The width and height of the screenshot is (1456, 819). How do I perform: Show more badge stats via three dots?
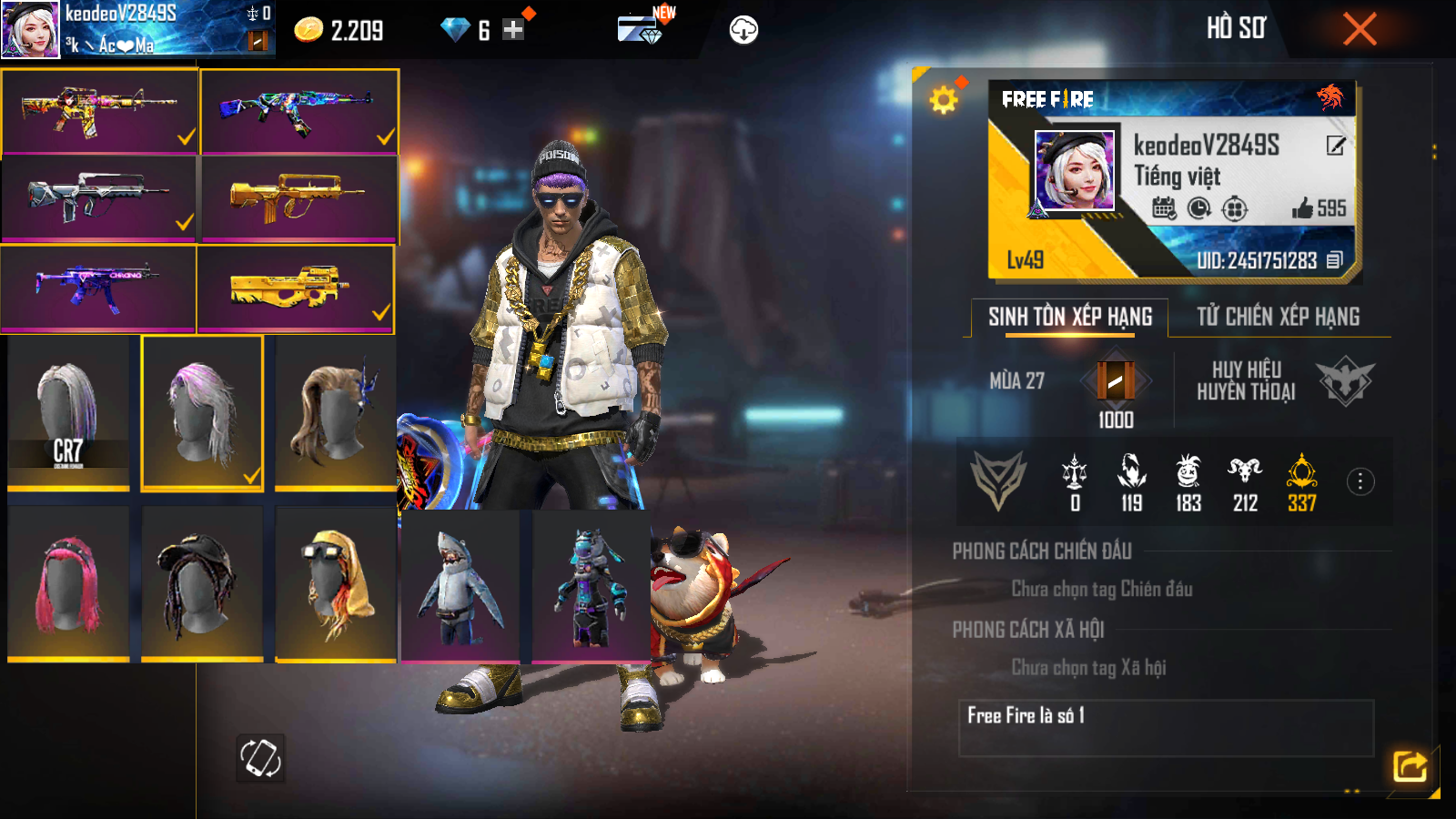1360,481
